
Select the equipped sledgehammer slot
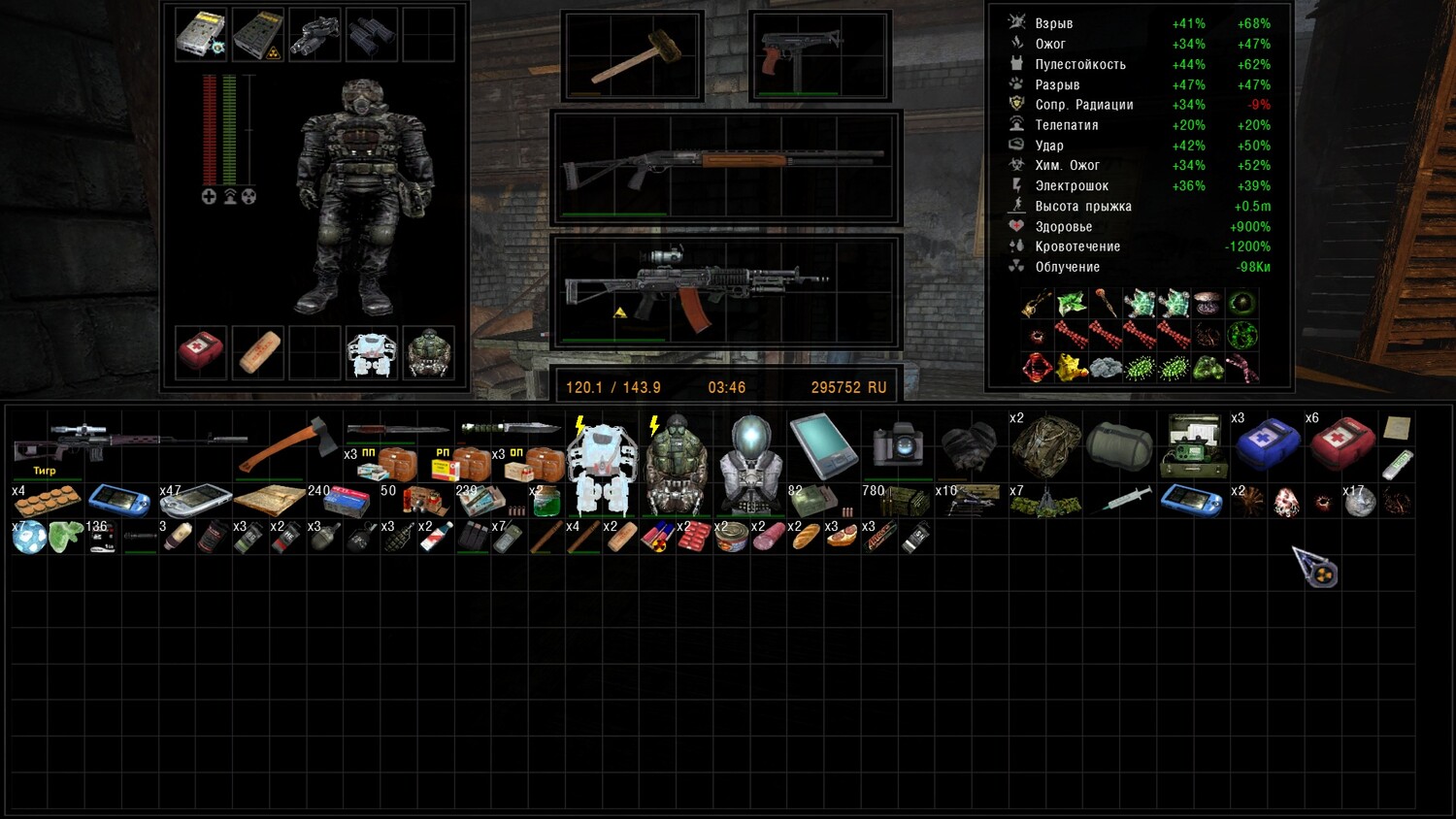tap(633, 56)
